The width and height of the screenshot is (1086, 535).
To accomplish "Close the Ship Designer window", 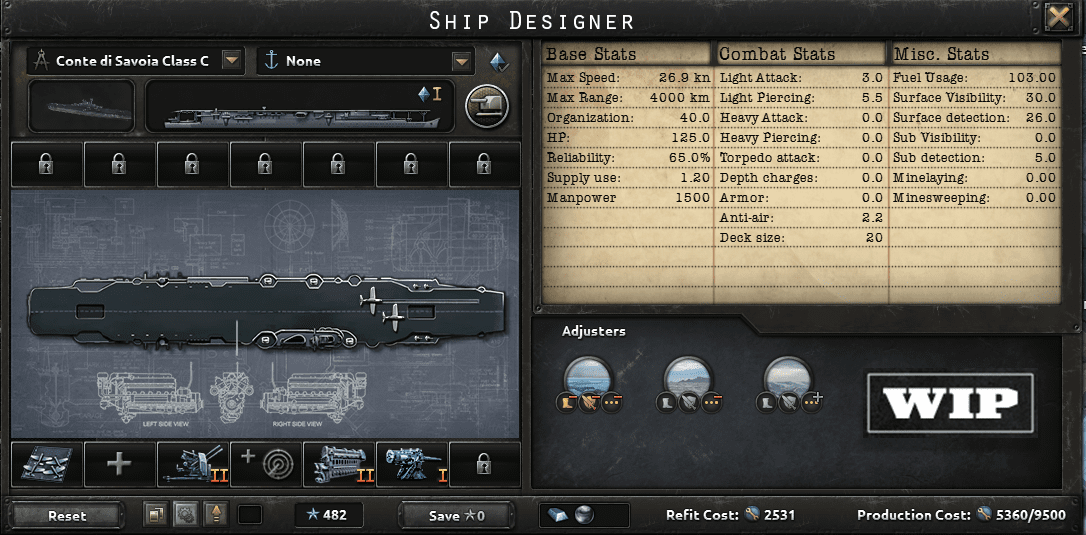I will pyautogui.click(x=1057, y=18).
